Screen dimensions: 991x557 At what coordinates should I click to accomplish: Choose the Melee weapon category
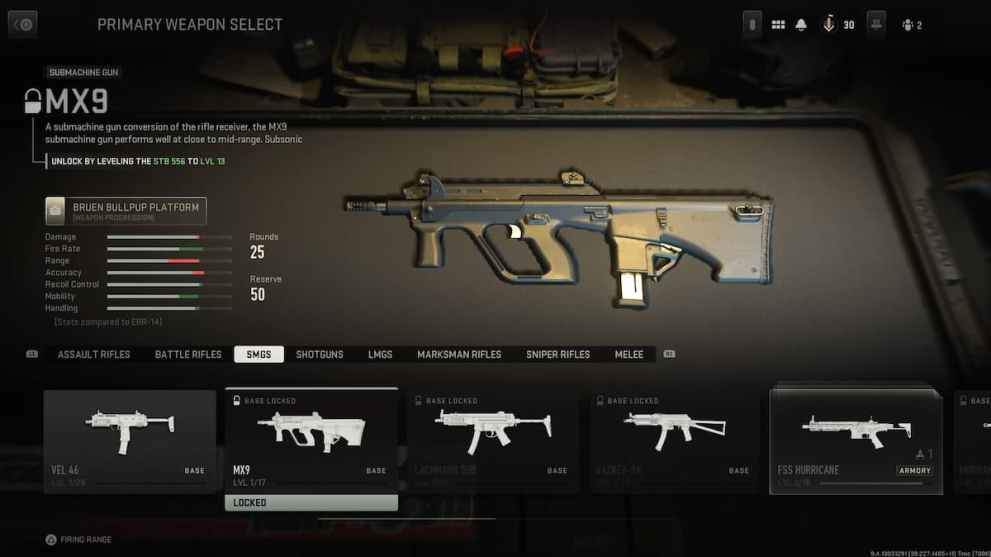pos(629,355)
